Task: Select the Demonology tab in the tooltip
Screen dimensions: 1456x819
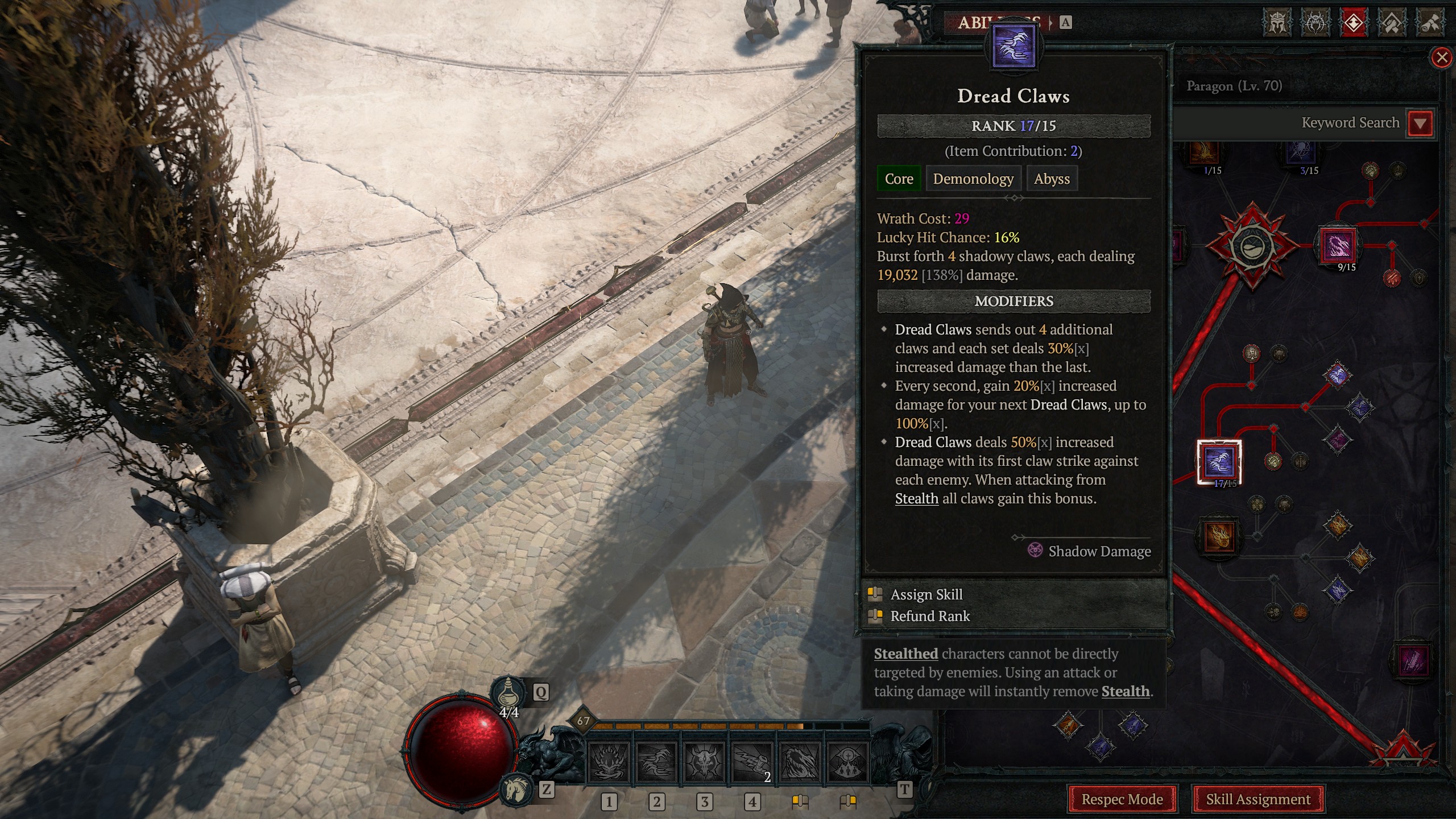Action: (x=973, y=179)
